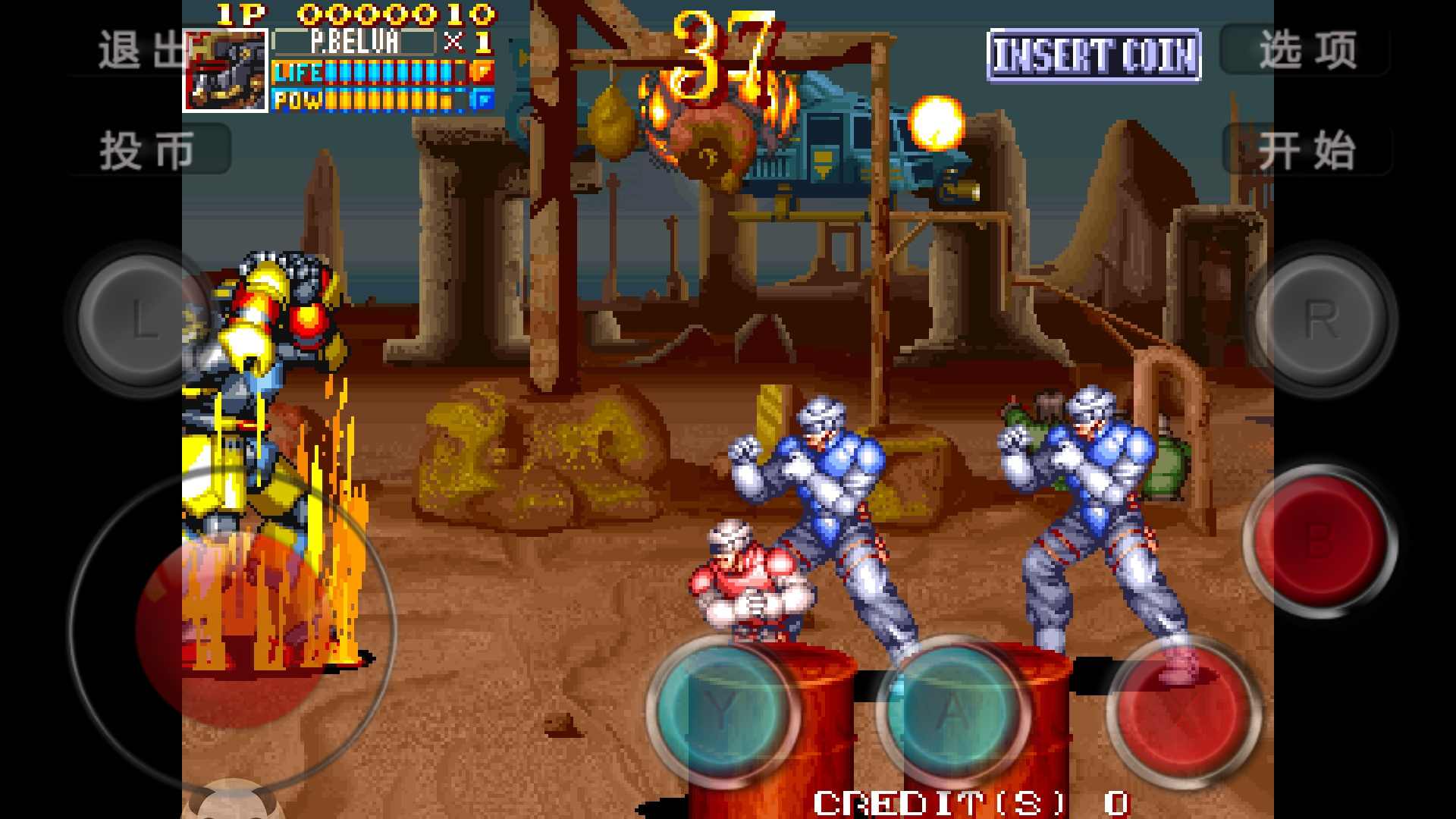The height and width of the screenshot is (819, 1456).
Task: Open the 选项 options menu
Action: 1306,51
